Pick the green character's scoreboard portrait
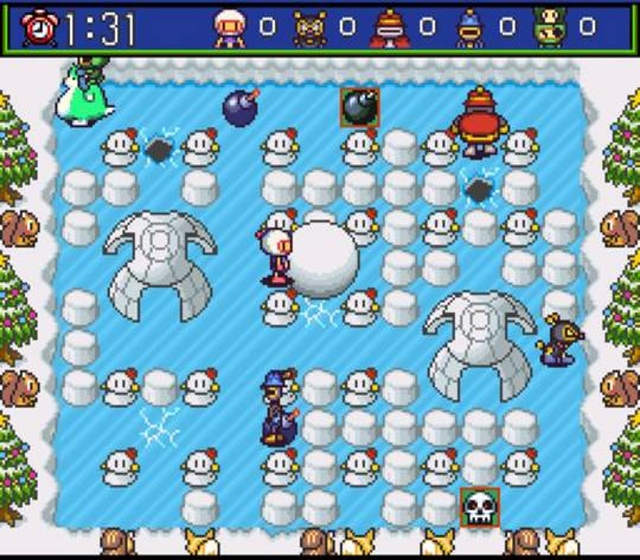The height and width of the screenshot is (560, 640). [x=549, y=29]
